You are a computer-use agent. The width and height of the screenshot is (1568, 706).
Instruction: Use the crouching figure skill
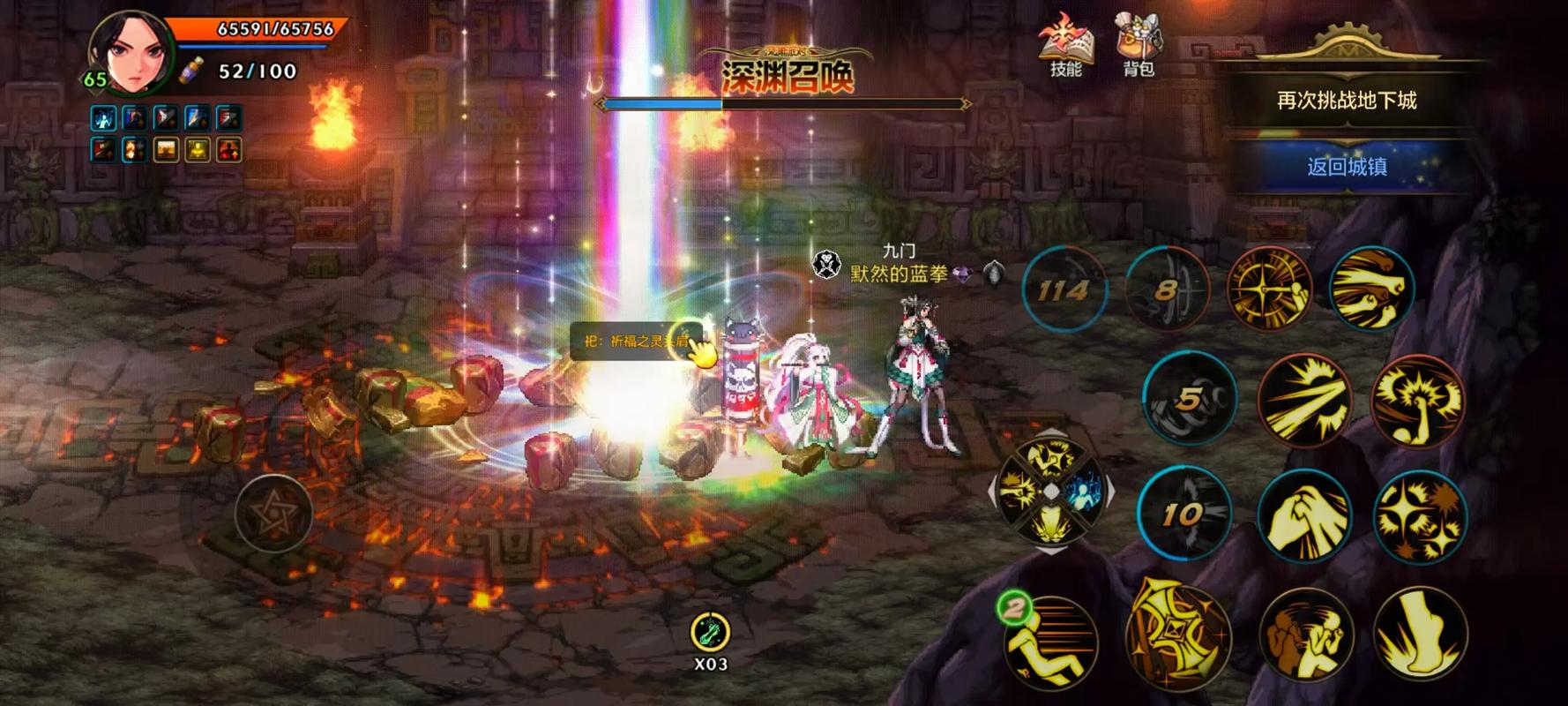click(x=1305, y=635)
